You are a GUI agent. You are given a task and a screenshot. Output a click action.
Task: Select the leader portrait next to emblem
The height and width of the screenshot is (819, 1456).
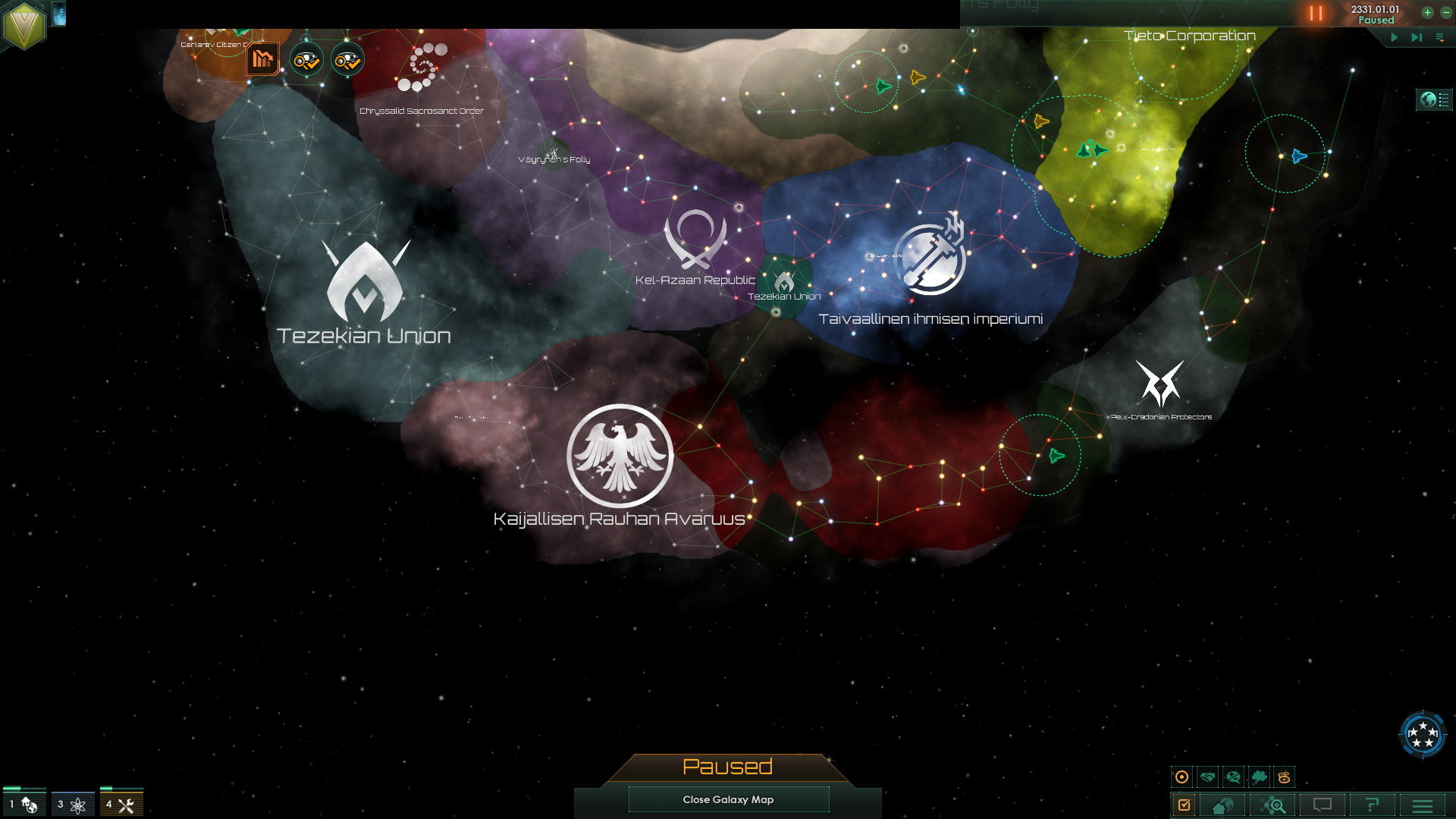click(59, 14)
